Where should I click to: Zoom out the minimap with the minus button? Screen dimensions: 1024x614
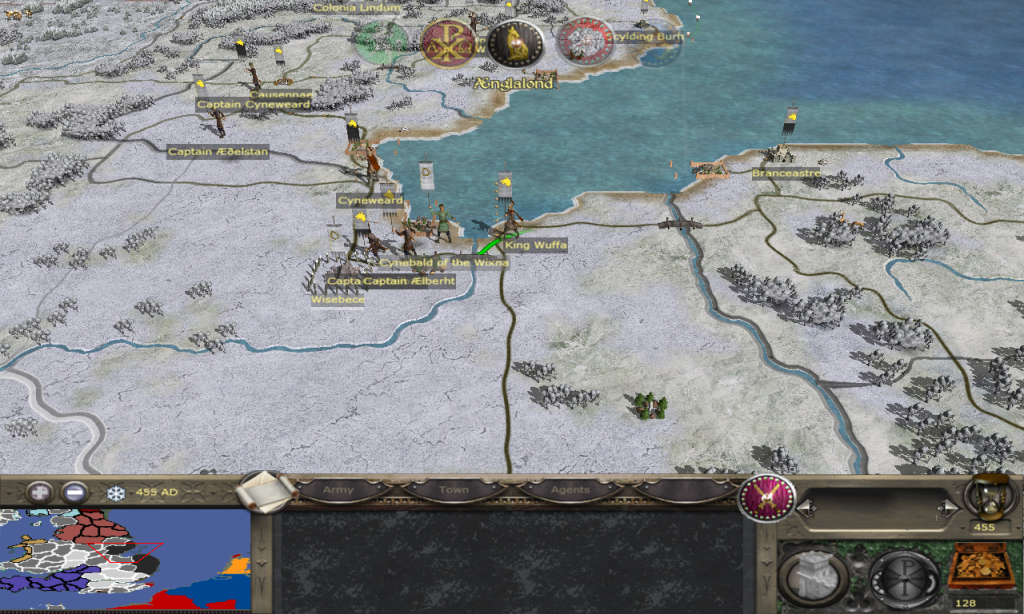click(74, 492)
